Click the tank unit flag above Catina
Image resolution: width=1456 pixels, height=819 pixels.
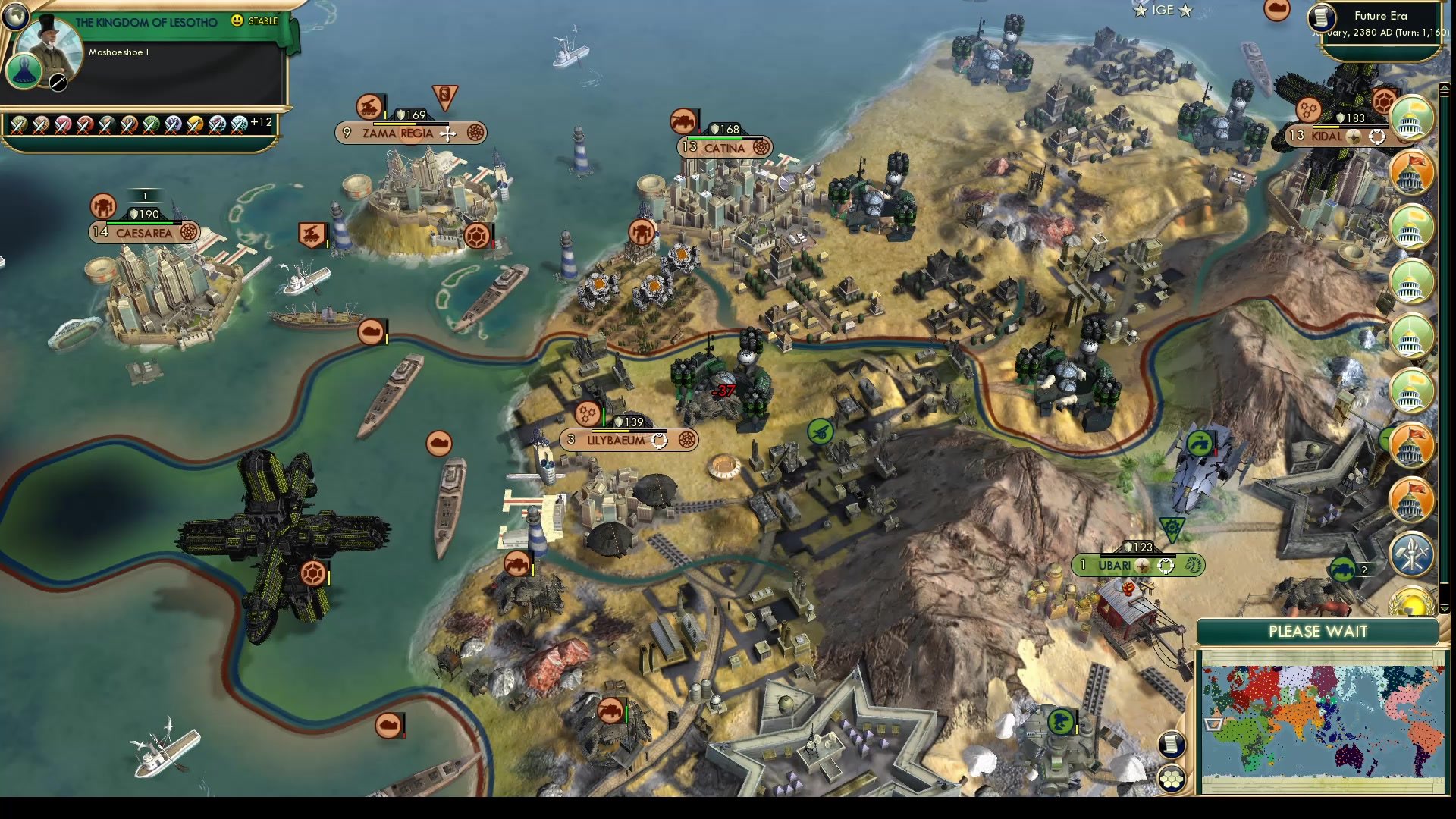(682, 121)
